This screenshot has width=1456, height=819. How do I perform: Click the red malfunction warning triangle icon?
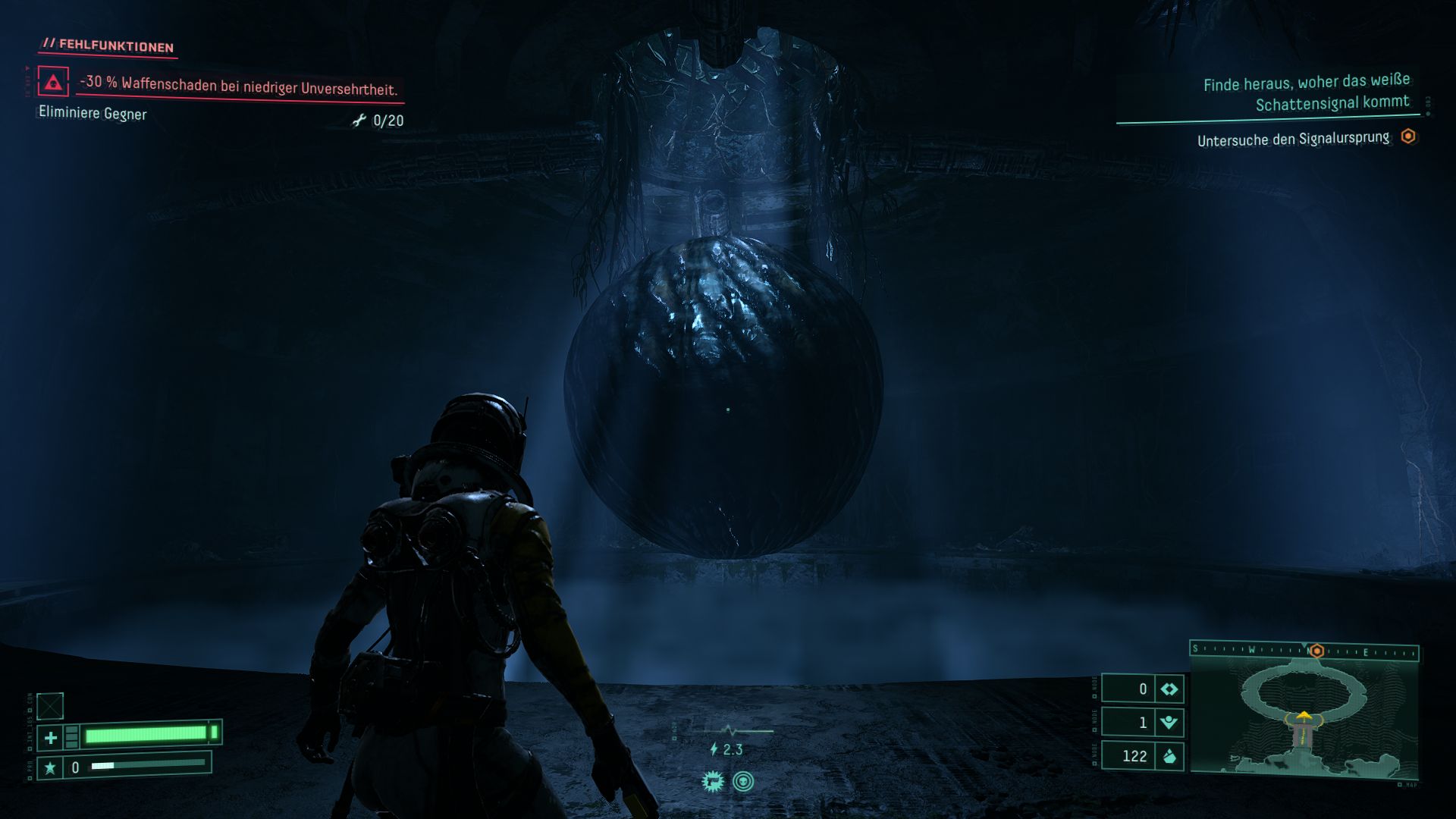pyautogui.click(x=53, y=82)
